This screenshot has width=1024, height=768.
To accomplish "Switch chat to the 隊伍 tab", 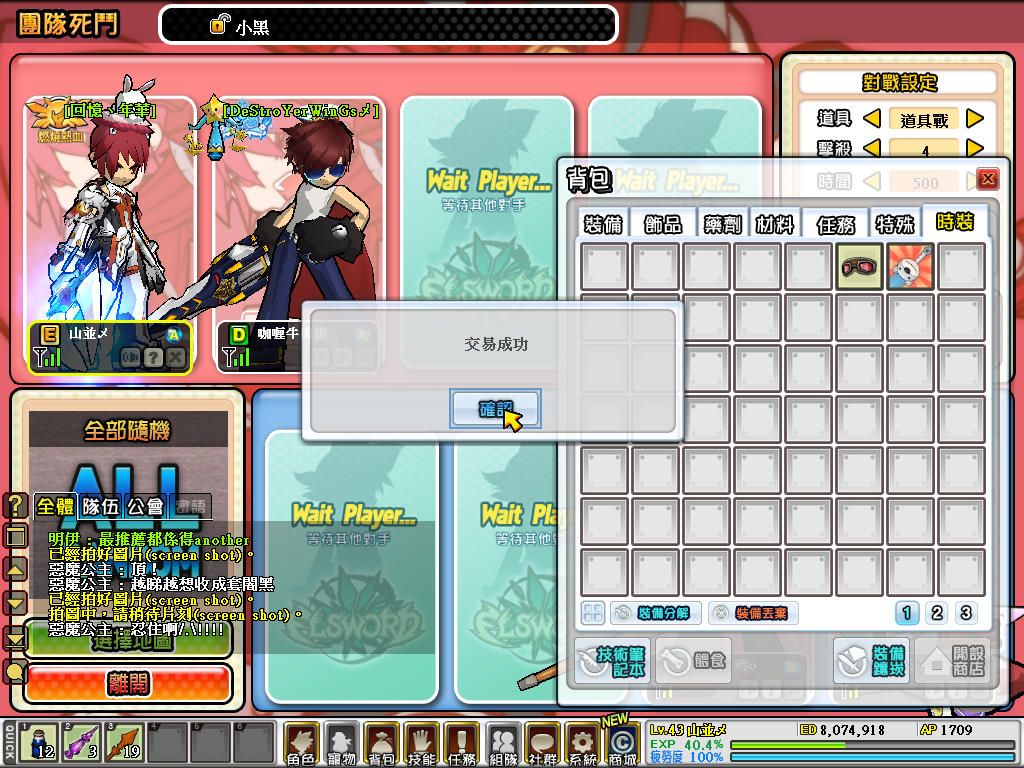I will click(103, 507).
